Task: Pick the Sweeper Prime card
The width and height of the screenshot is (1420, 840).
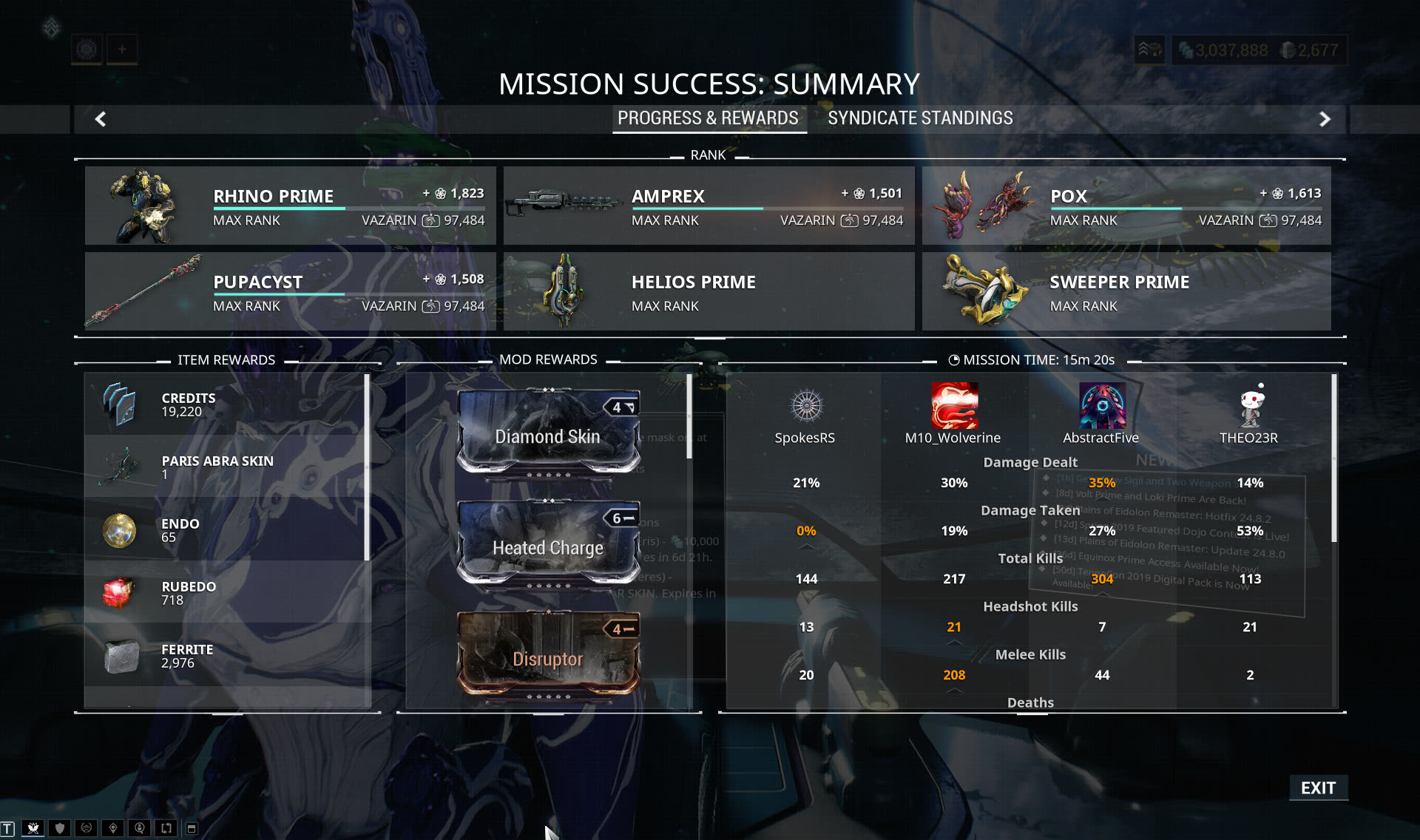Action: point(1126,291)
